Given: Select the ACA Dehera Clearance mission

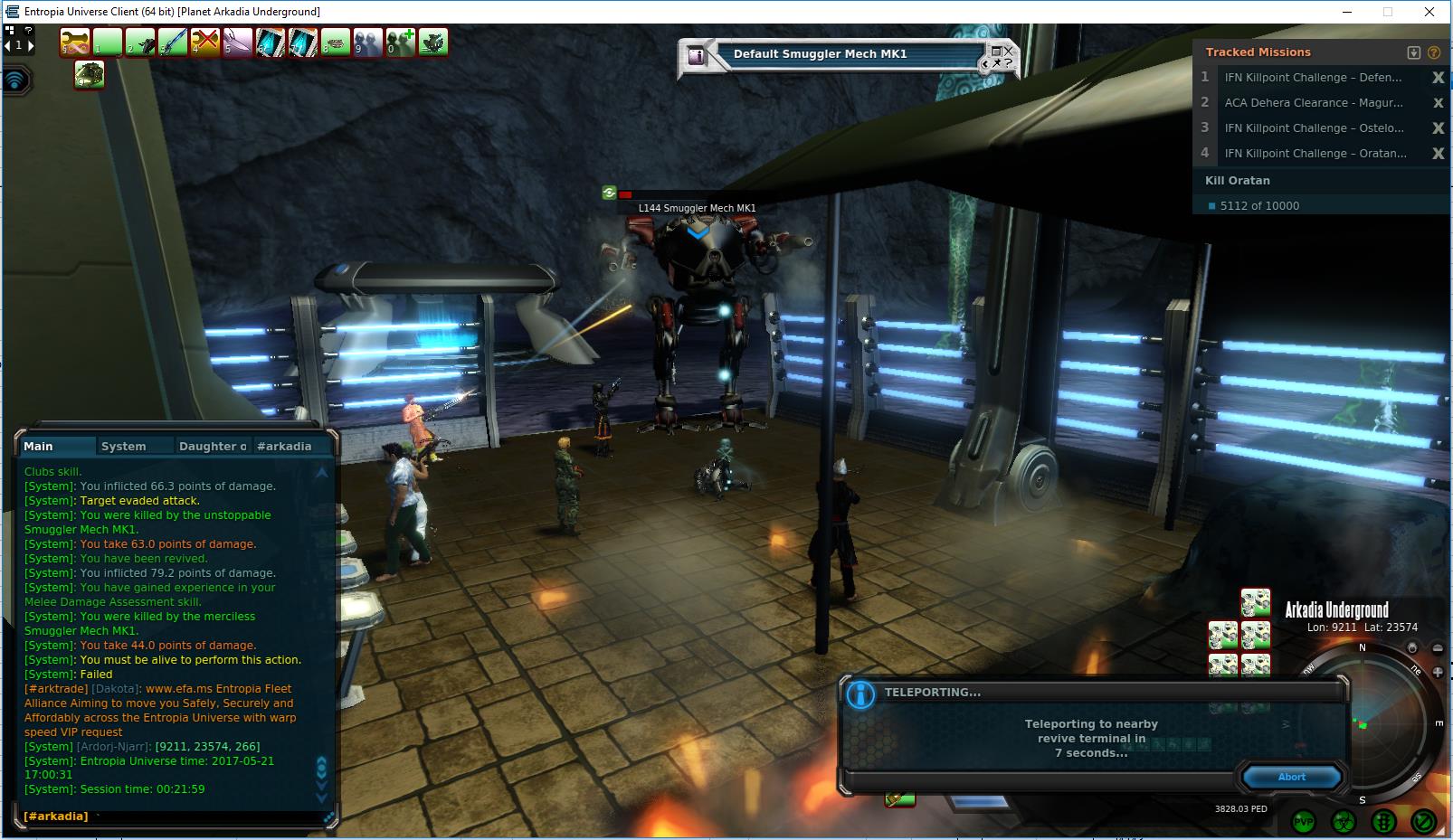Looking at the screenshot, I should coord(1313,103).
